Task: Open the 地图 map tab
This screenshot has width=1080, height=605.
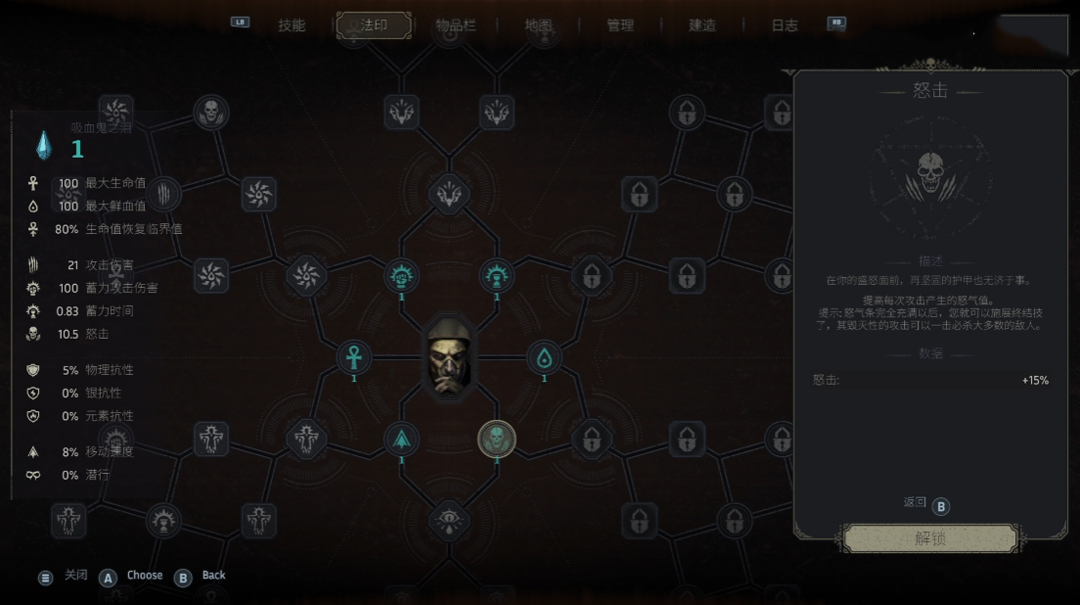Action: tap(539, 26)
